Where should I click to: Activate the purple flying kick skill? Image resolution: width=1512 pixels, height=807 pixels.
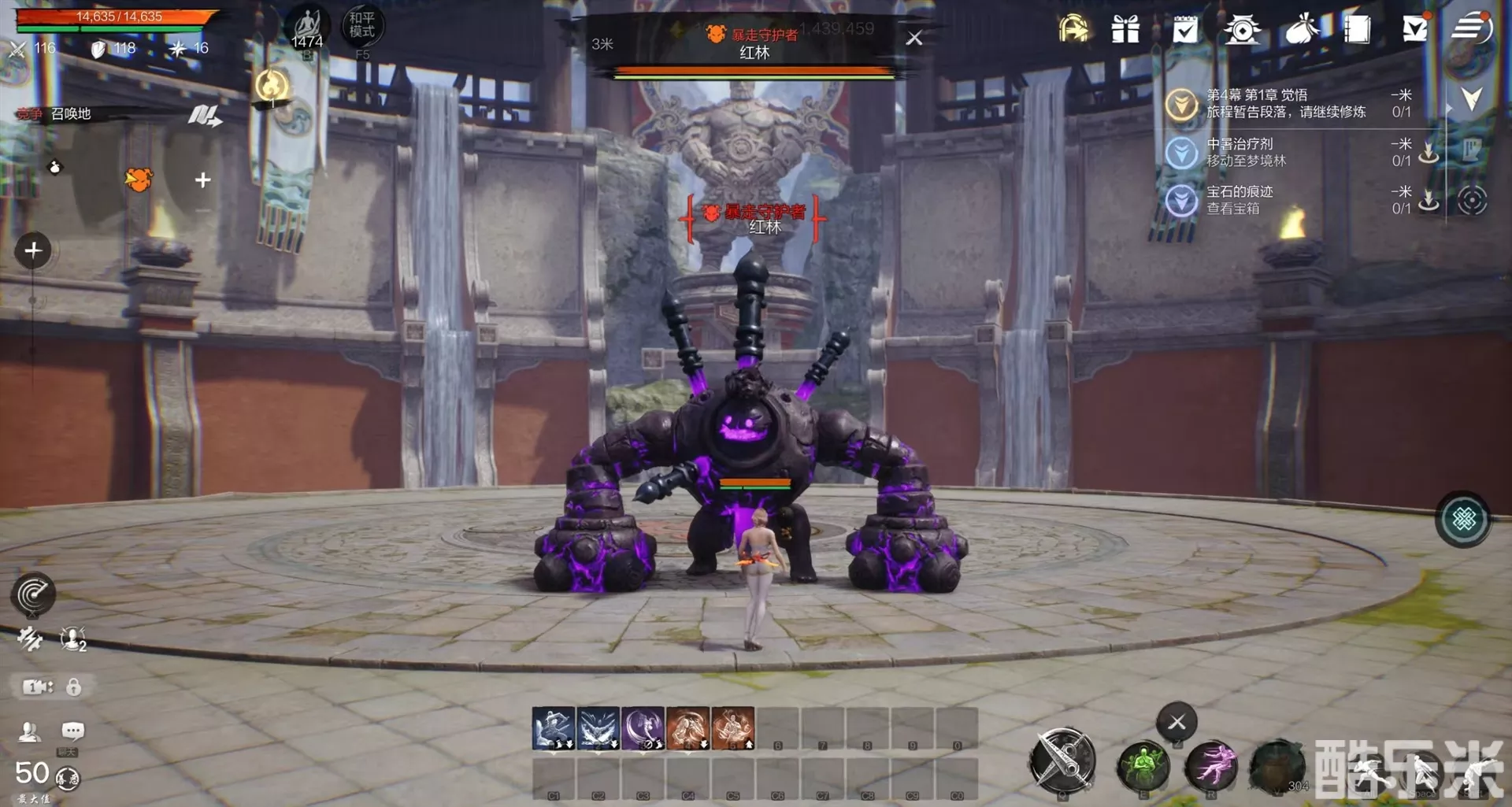1210,764
